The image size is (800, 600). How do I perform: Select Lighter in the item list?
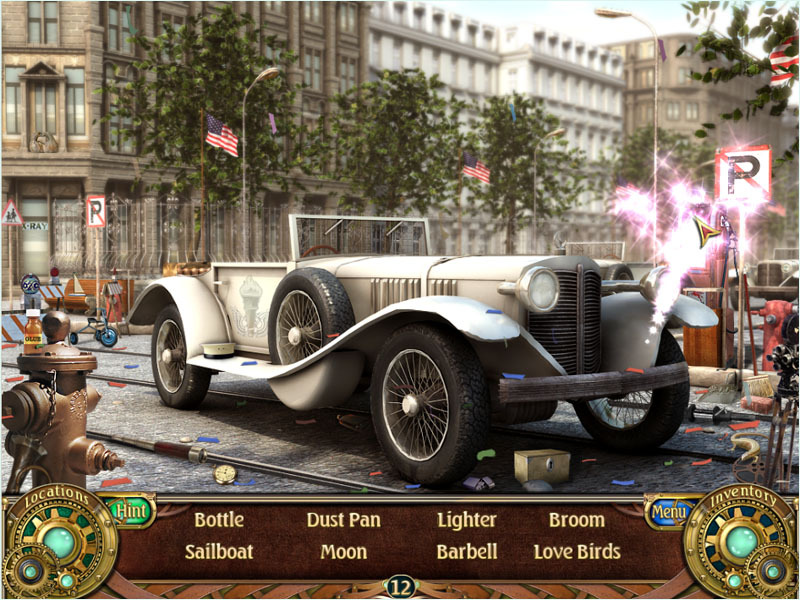[466, 520]
